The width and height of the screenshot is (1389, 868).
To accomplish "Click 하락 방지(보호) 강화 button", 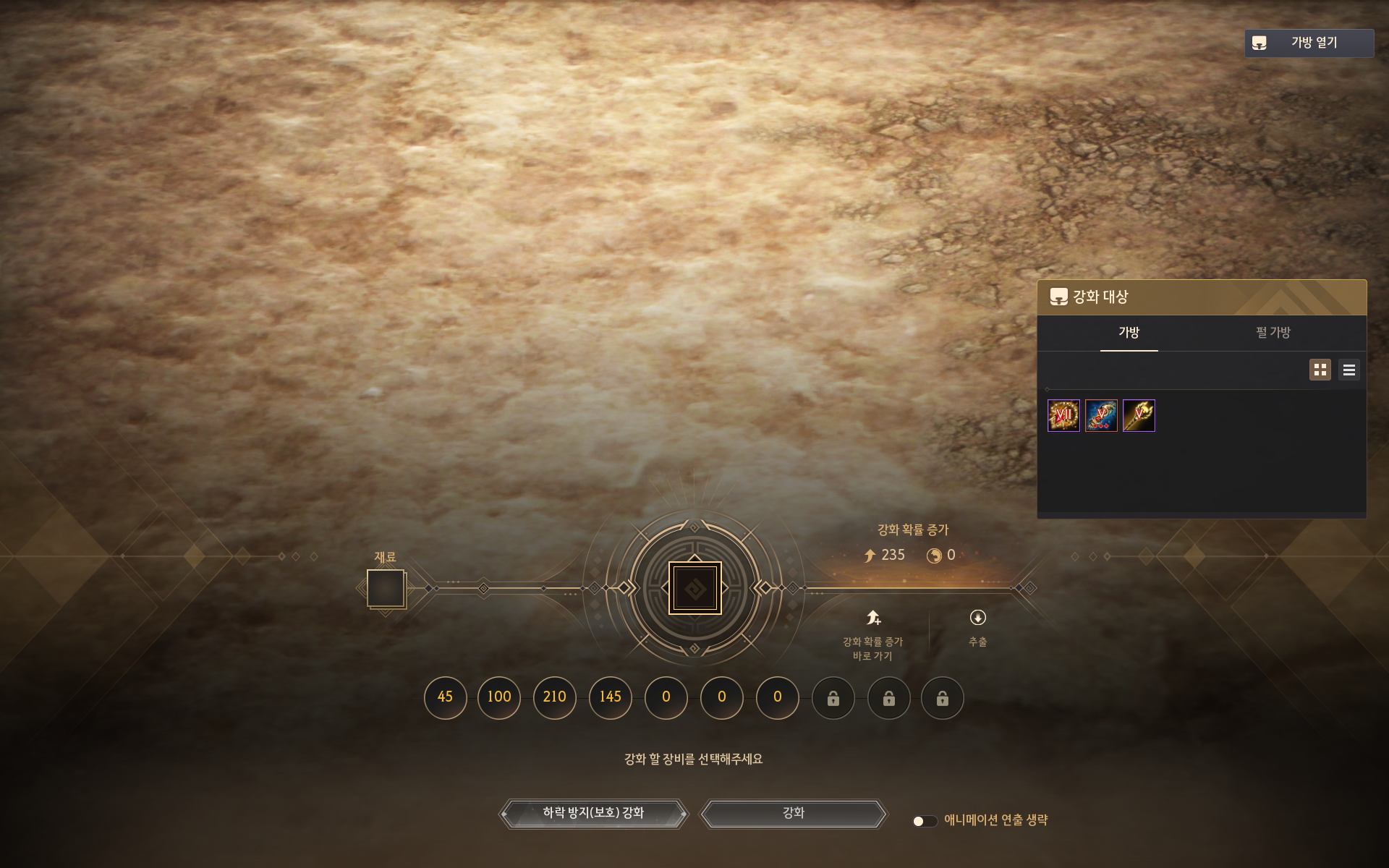I will pos(593,813).
